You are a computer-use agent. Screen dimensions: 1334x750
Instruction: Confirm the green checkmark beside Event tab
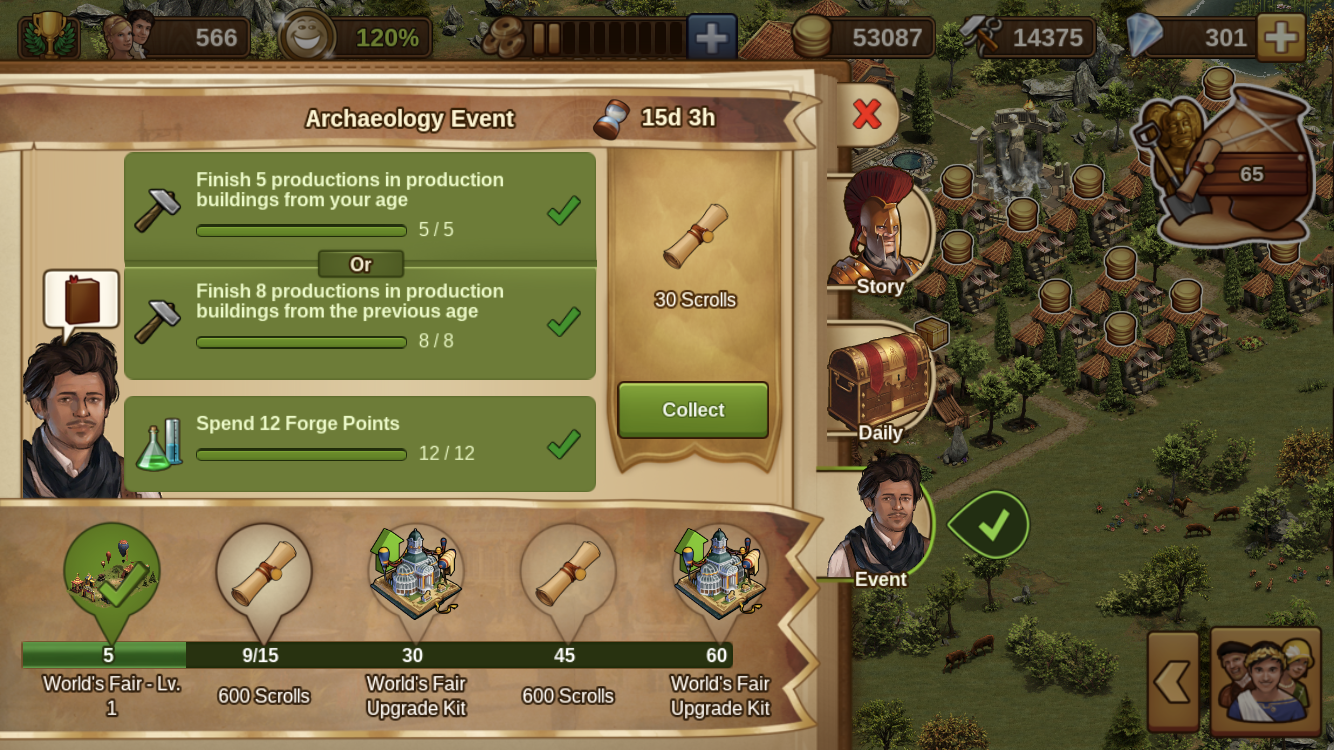click(991, 524)
